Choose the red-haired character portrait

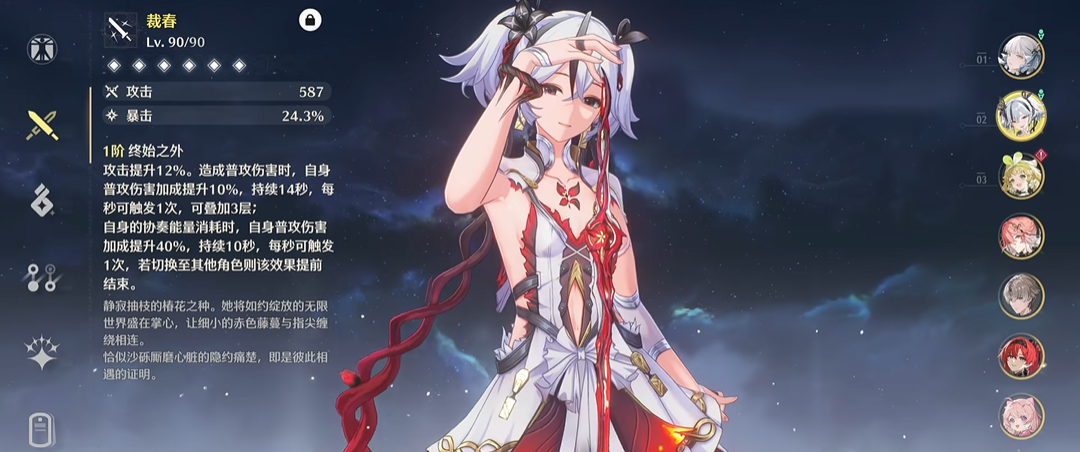[x=1021, y=356]
